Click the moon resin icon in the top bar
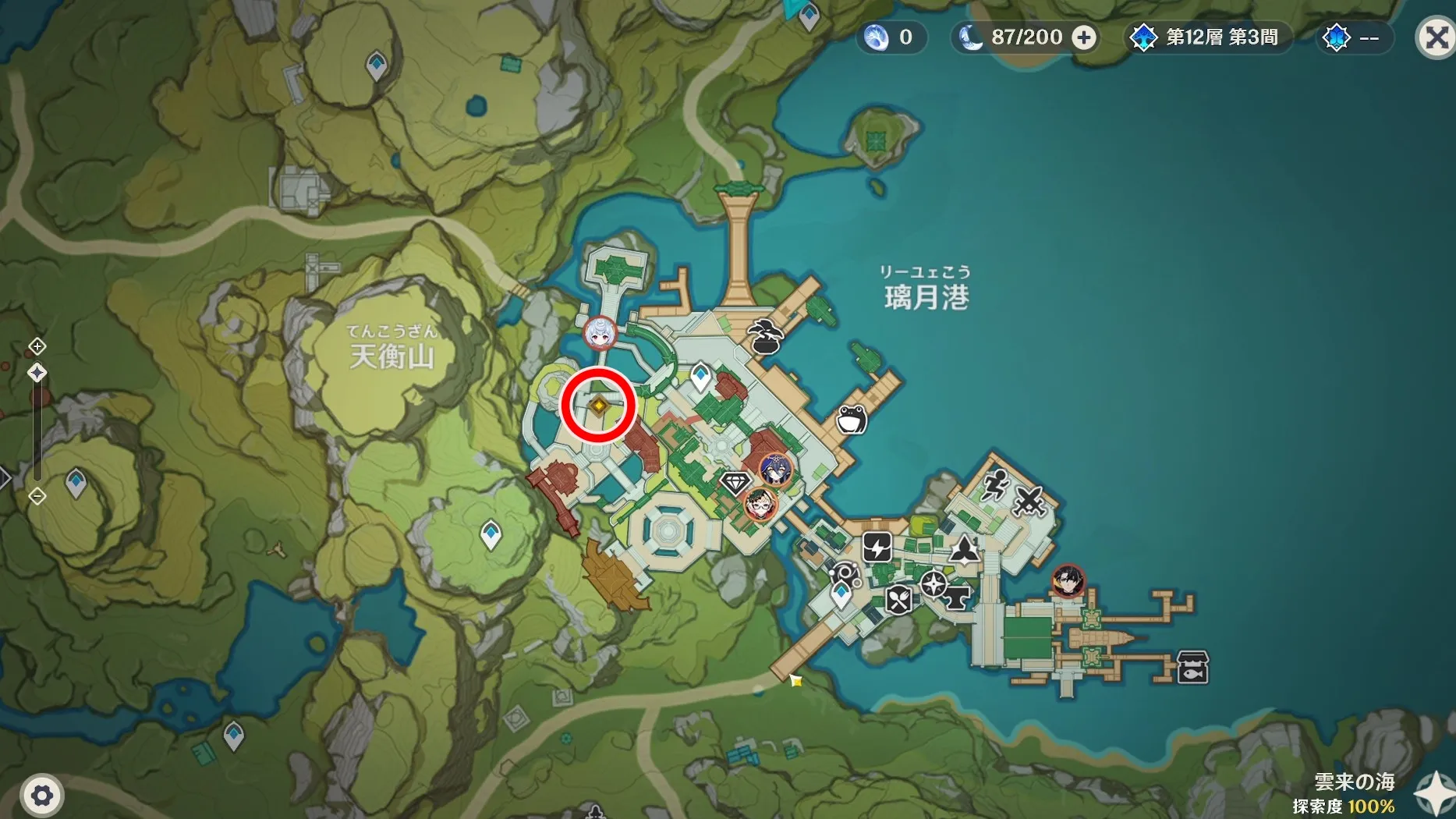Image resolution: width=1456 pixels, height=819 pixels. [969, 37]
